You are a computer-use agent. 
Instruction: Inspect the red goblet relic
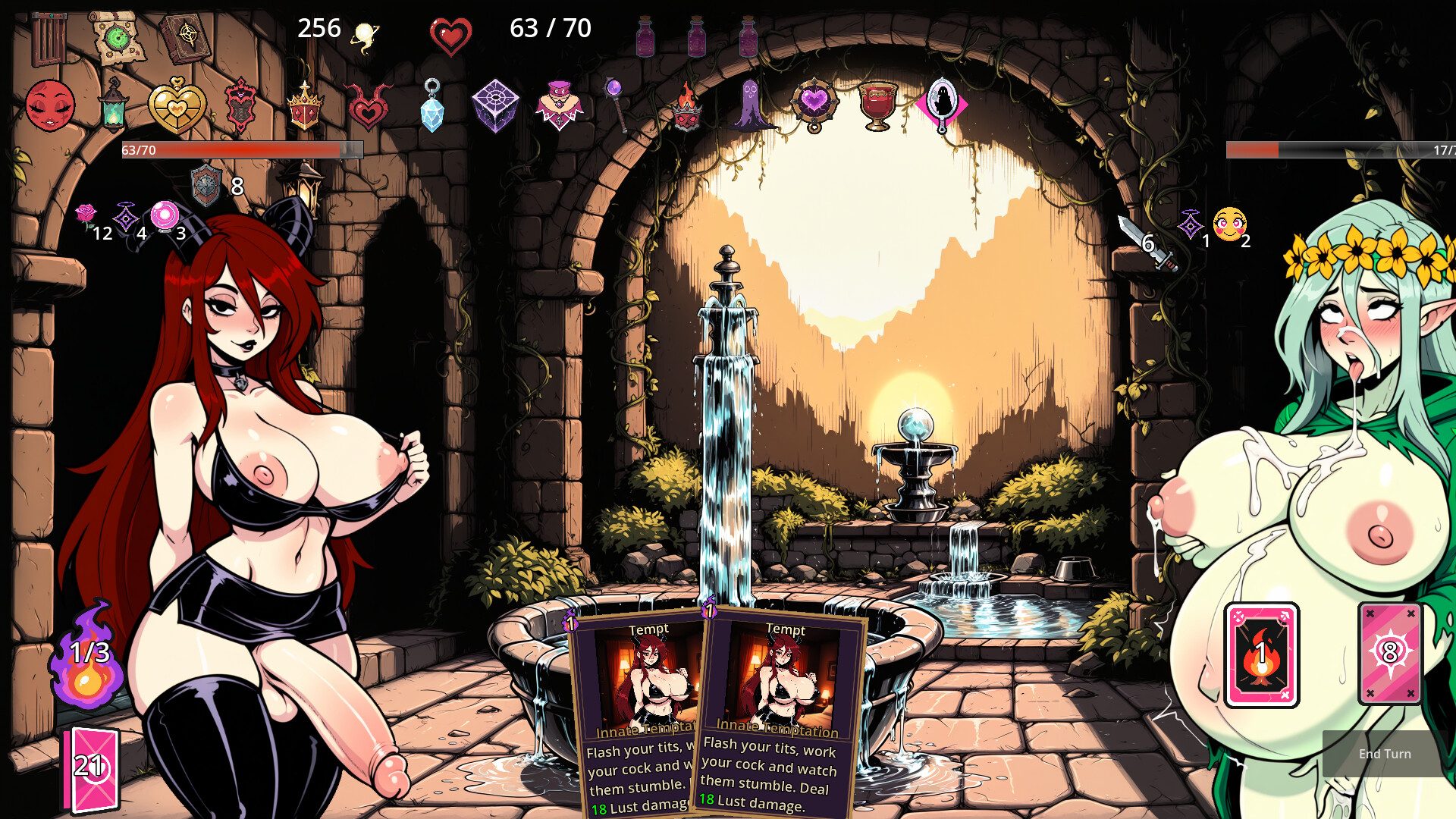coord(878,102)
